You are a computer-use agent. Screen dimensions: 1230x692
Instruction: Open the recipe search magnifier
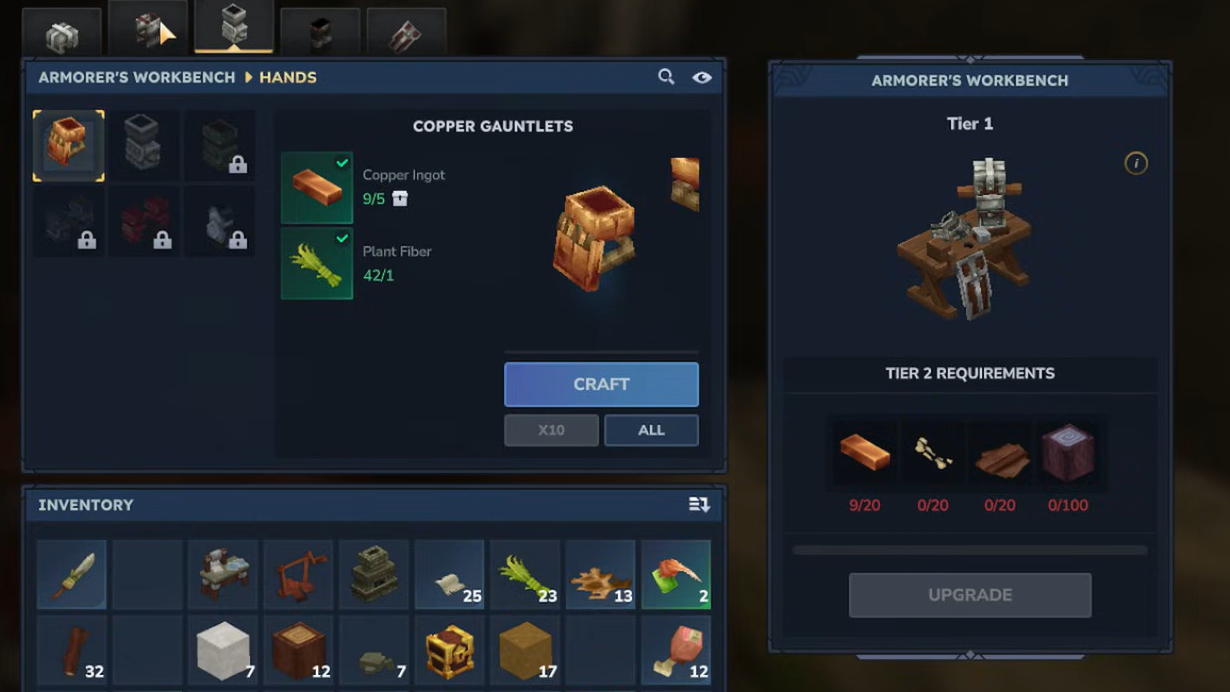(666, 77)
